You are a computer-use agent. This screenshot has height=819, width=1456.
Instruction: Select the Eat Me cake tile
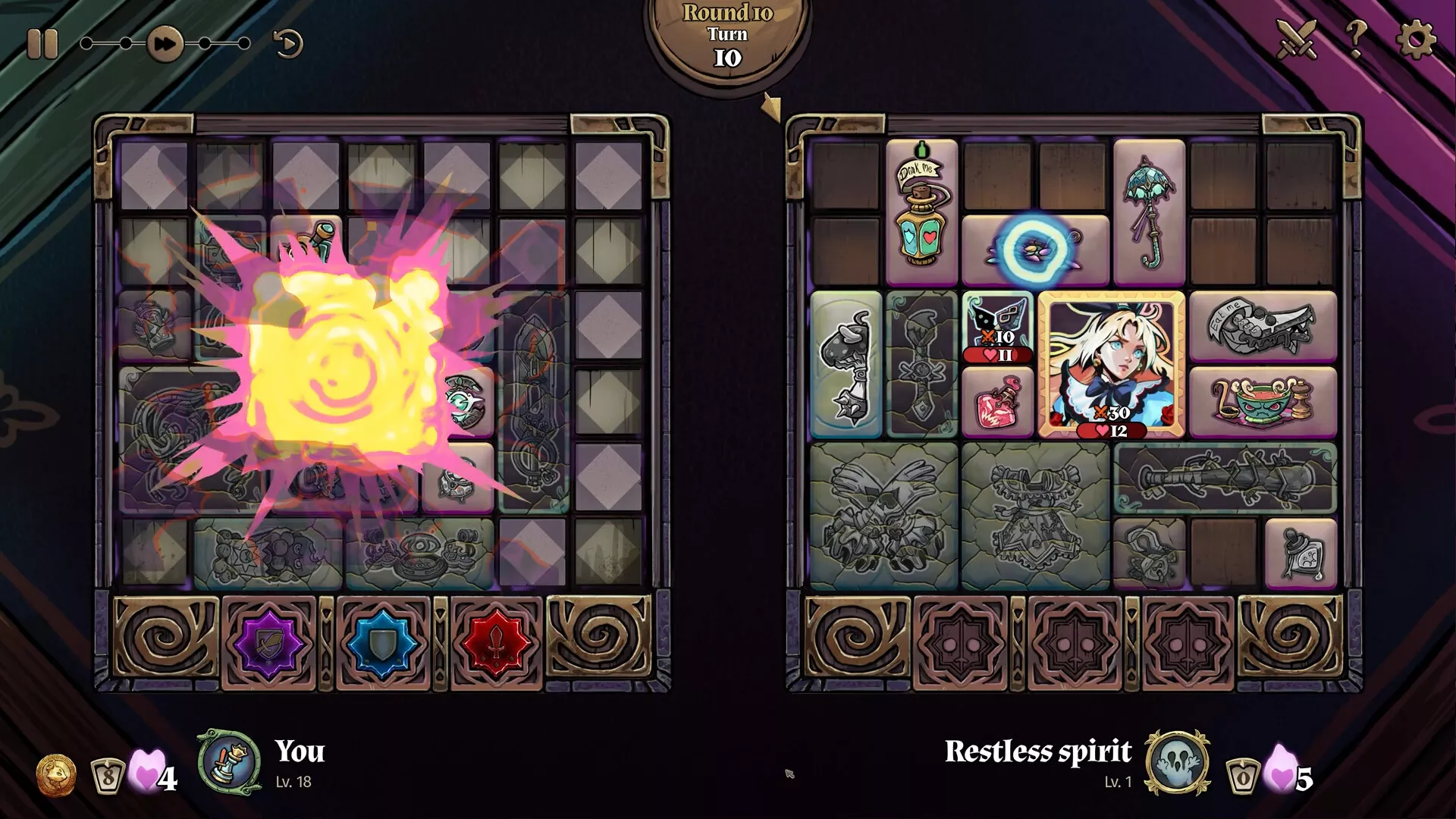point(1263,326)
